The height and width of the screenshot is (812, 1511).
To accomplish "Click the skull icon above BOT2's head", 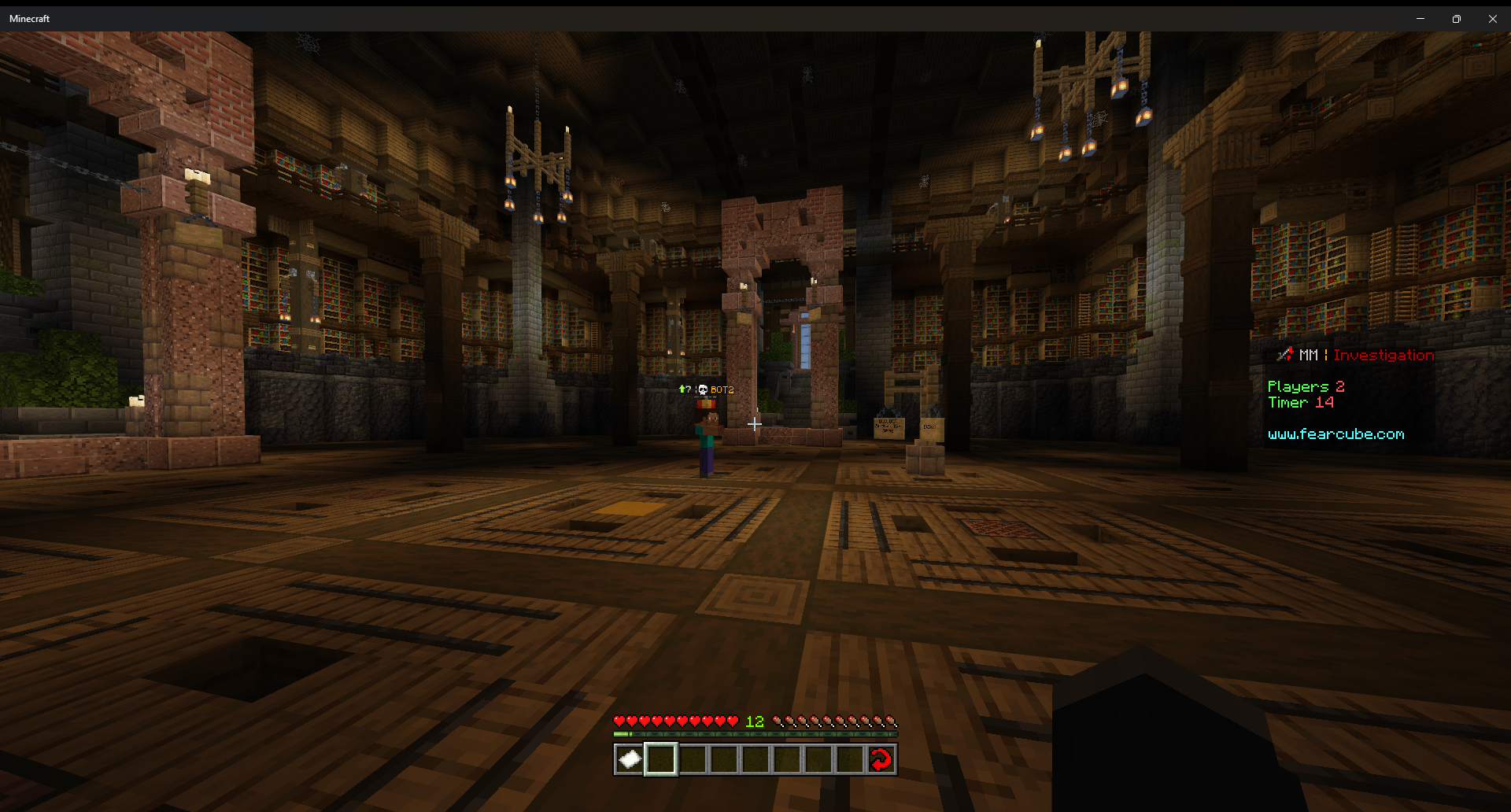I will pyautogui.click(x=703, y=389).
